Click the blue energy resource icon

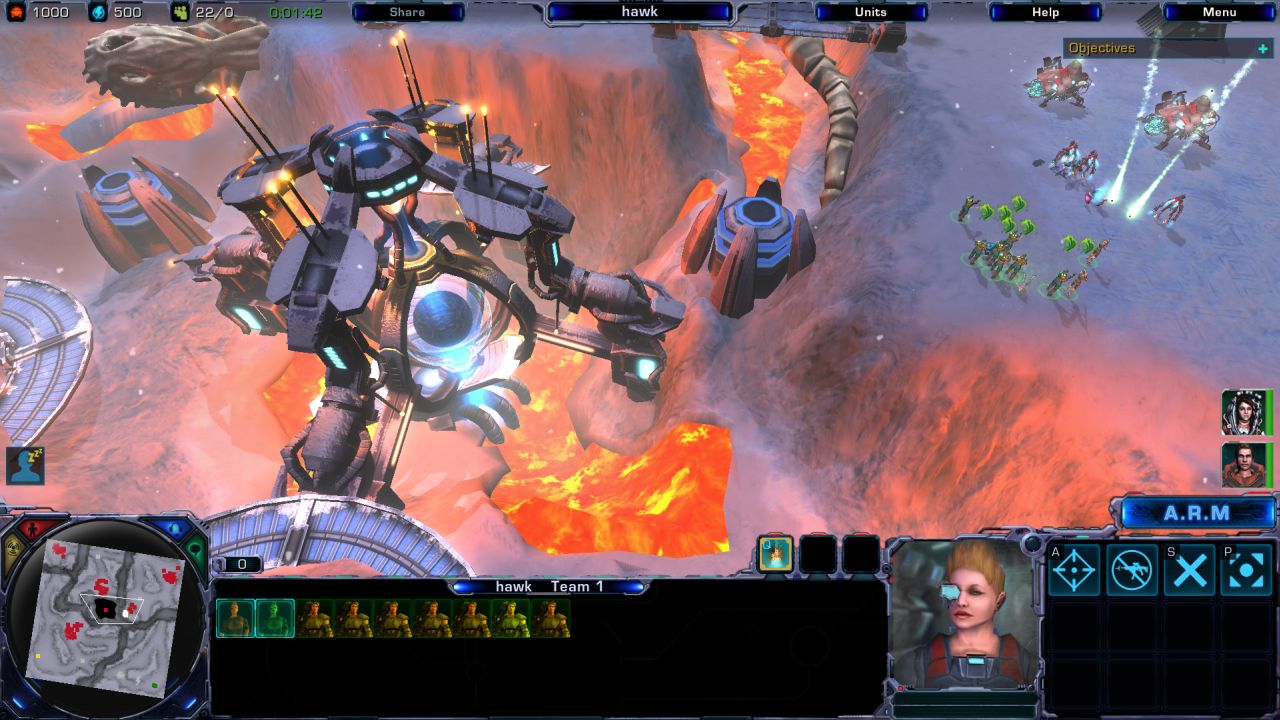(98, 13)
